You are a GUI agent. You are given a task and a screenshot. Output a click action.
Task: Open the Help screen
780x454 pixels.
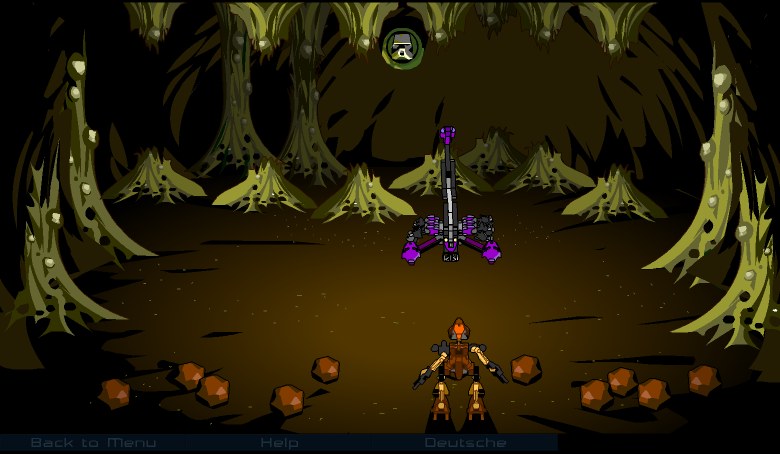(279, 442)
